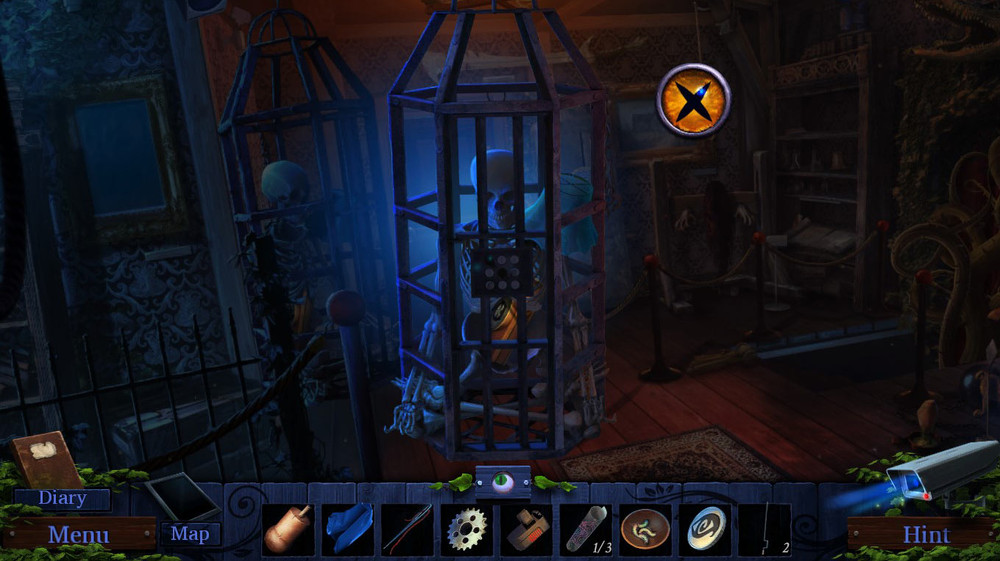The width and height of the screenshot is (1000, 561).
Task: Pick the patterned cylinder item marked 1/3
Action: (586, 529)
